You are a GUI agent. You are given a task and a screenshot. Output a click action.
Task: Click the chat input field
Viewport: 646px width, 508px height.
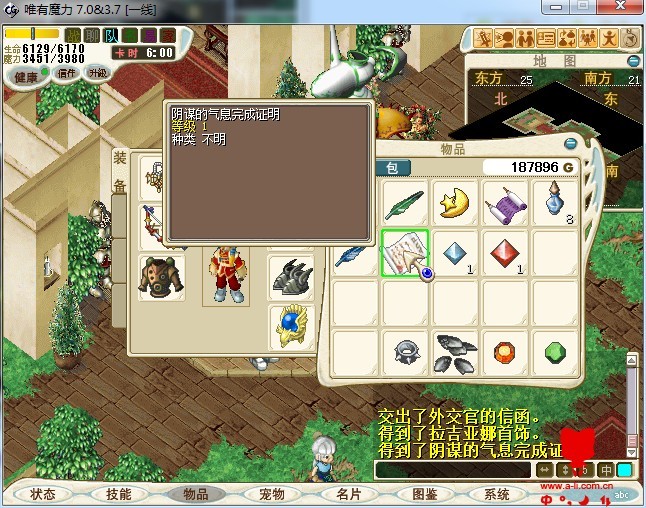coord(453,469)
